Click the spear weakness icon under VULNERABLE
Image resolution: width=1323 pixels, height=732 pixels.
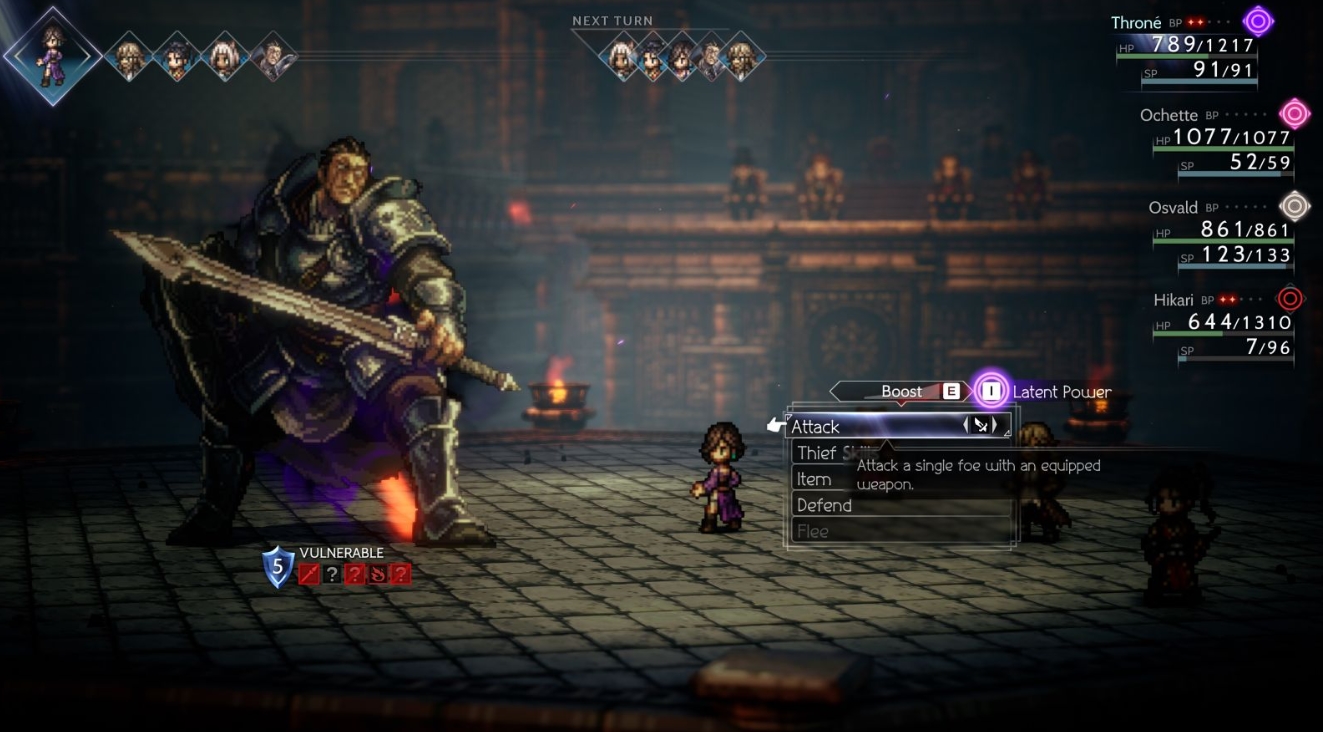pos(308,574)
